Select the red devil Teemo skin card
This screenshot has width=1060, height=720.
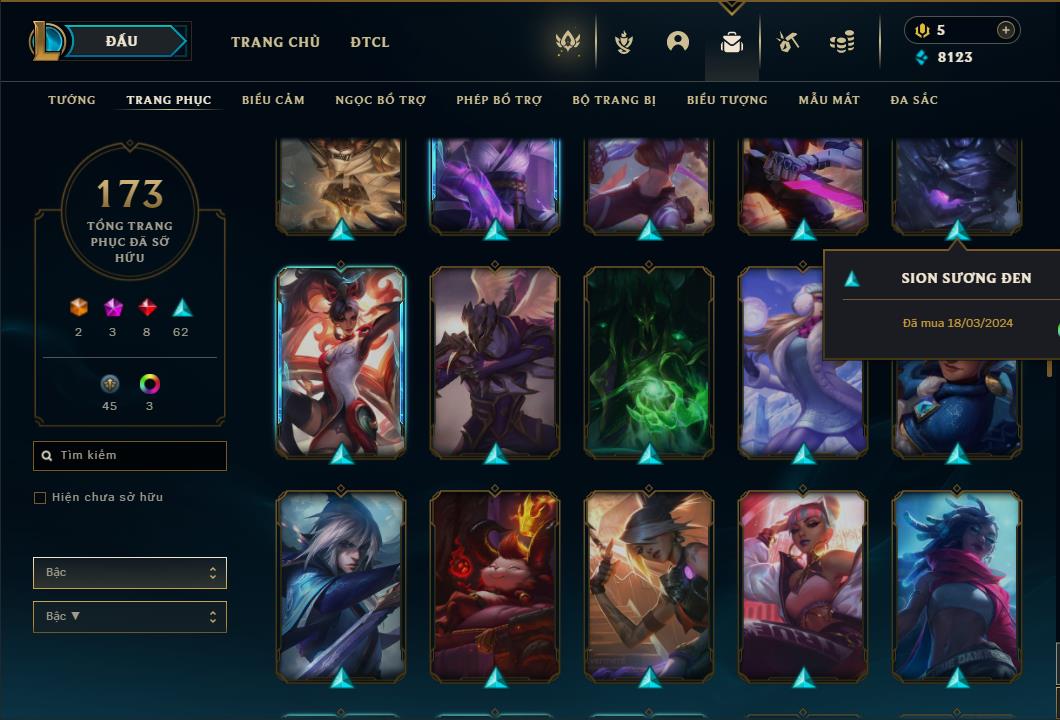[x=495, y=585]
